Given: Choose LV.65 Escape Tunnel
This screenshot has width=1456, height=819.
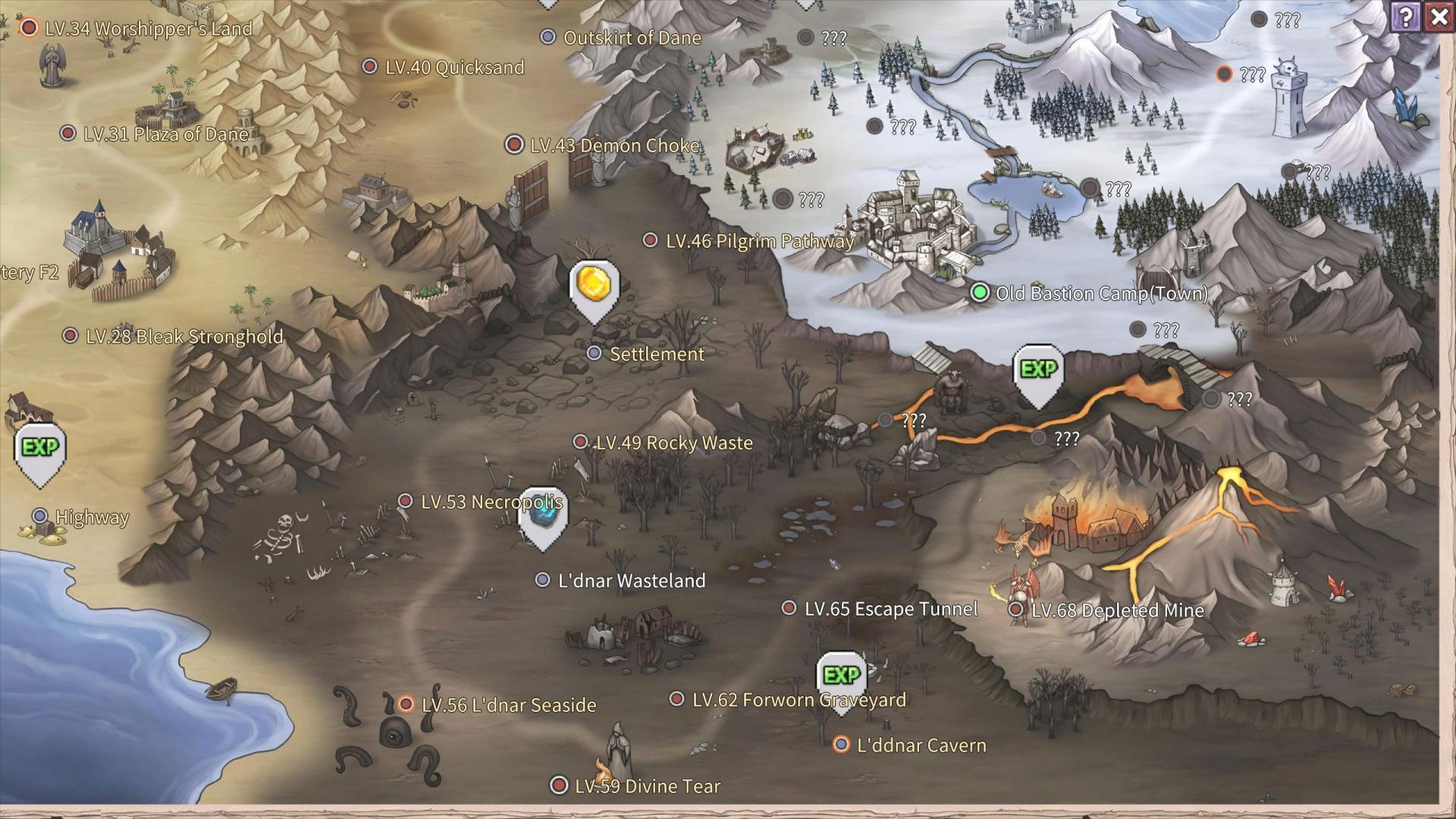Looking at the screenshot, I should pyautogui.click(x=789, y=608).
